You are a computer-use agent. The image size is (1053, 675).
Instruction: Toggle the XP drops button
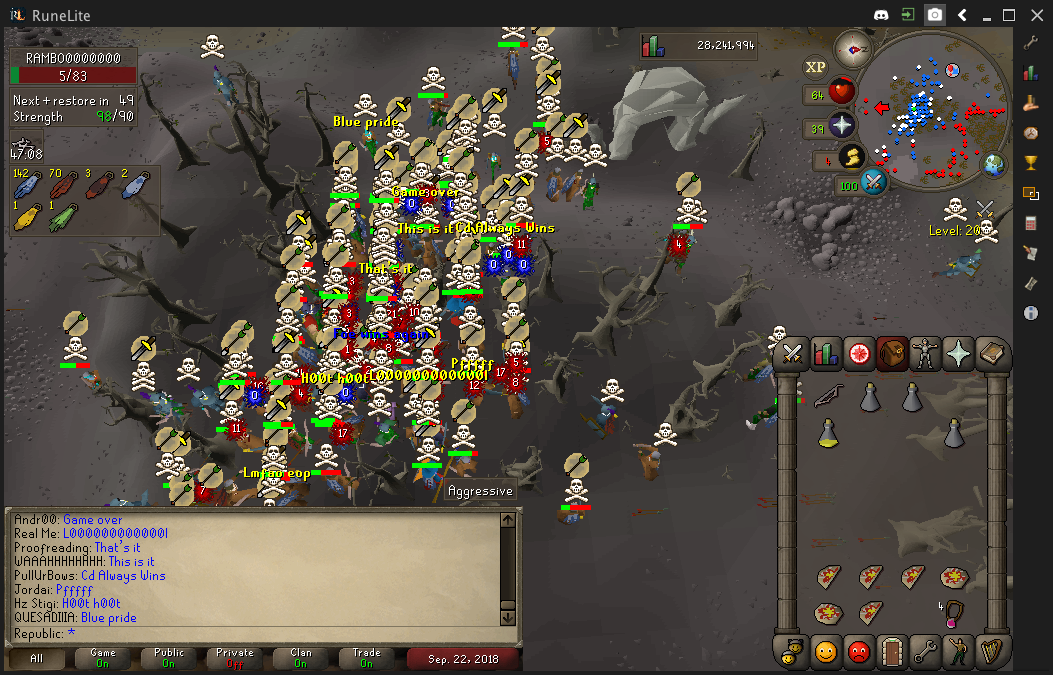click(816, 66)
